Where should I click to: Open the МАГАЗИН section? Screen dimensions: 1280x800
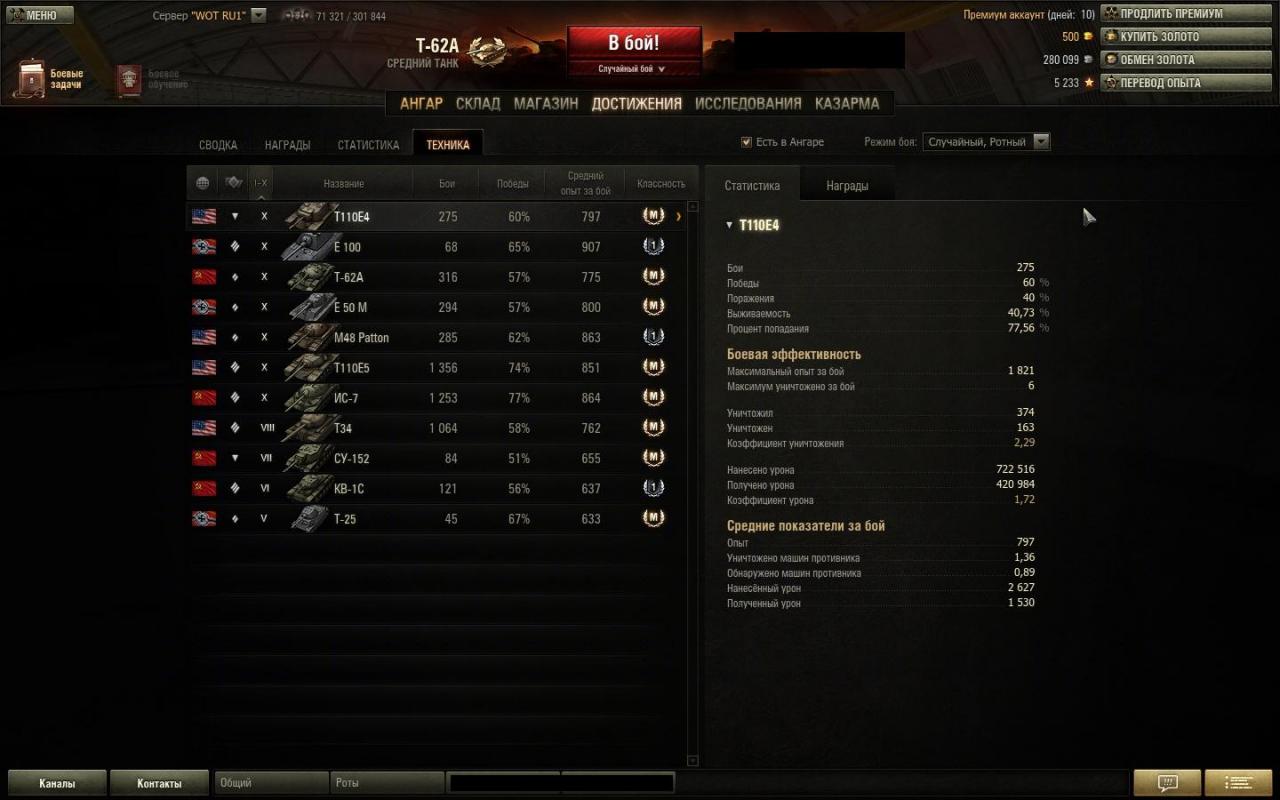tap(546, 103)
